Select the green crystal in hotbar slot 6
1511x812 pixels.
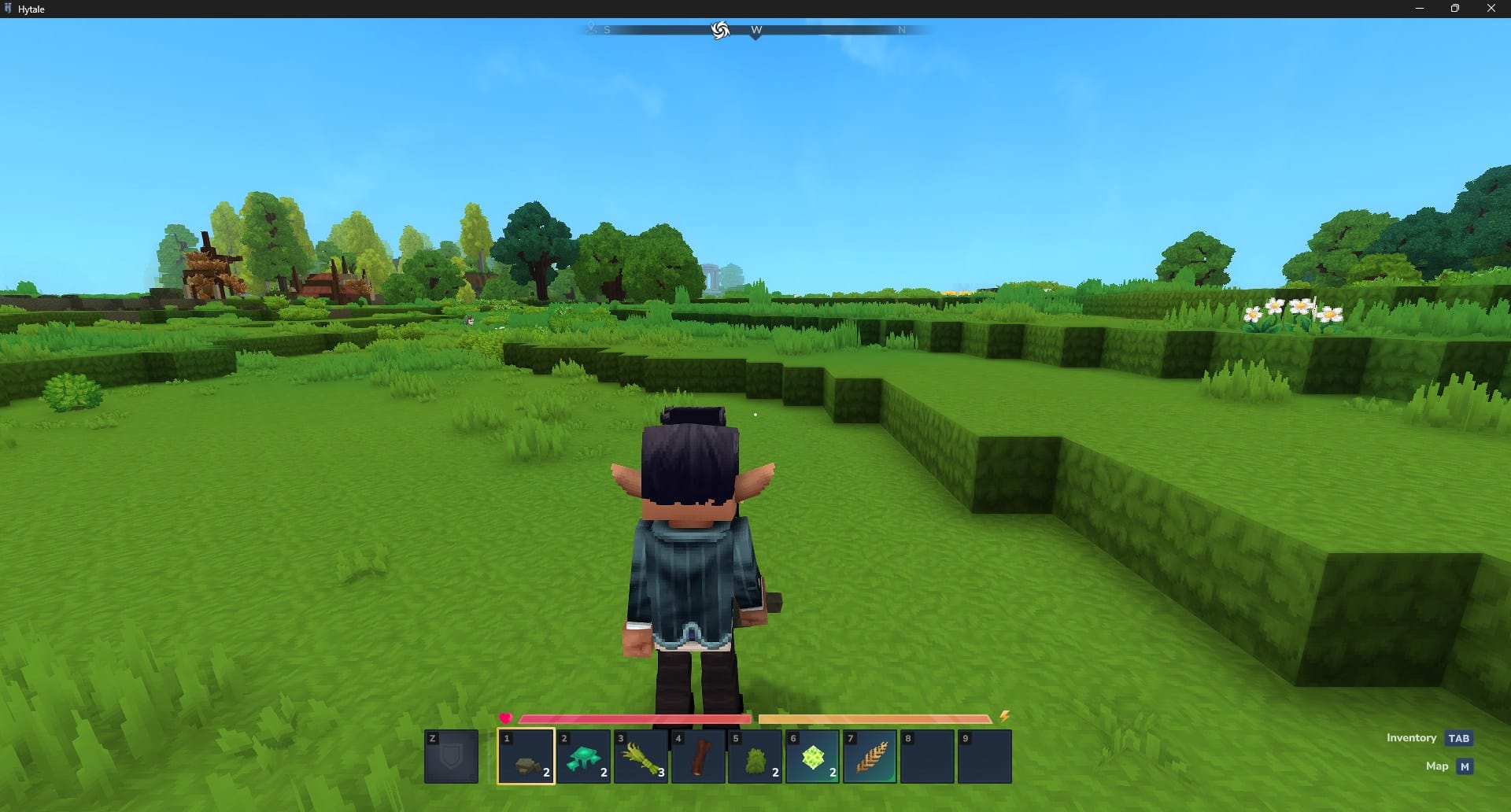point(814,757)
